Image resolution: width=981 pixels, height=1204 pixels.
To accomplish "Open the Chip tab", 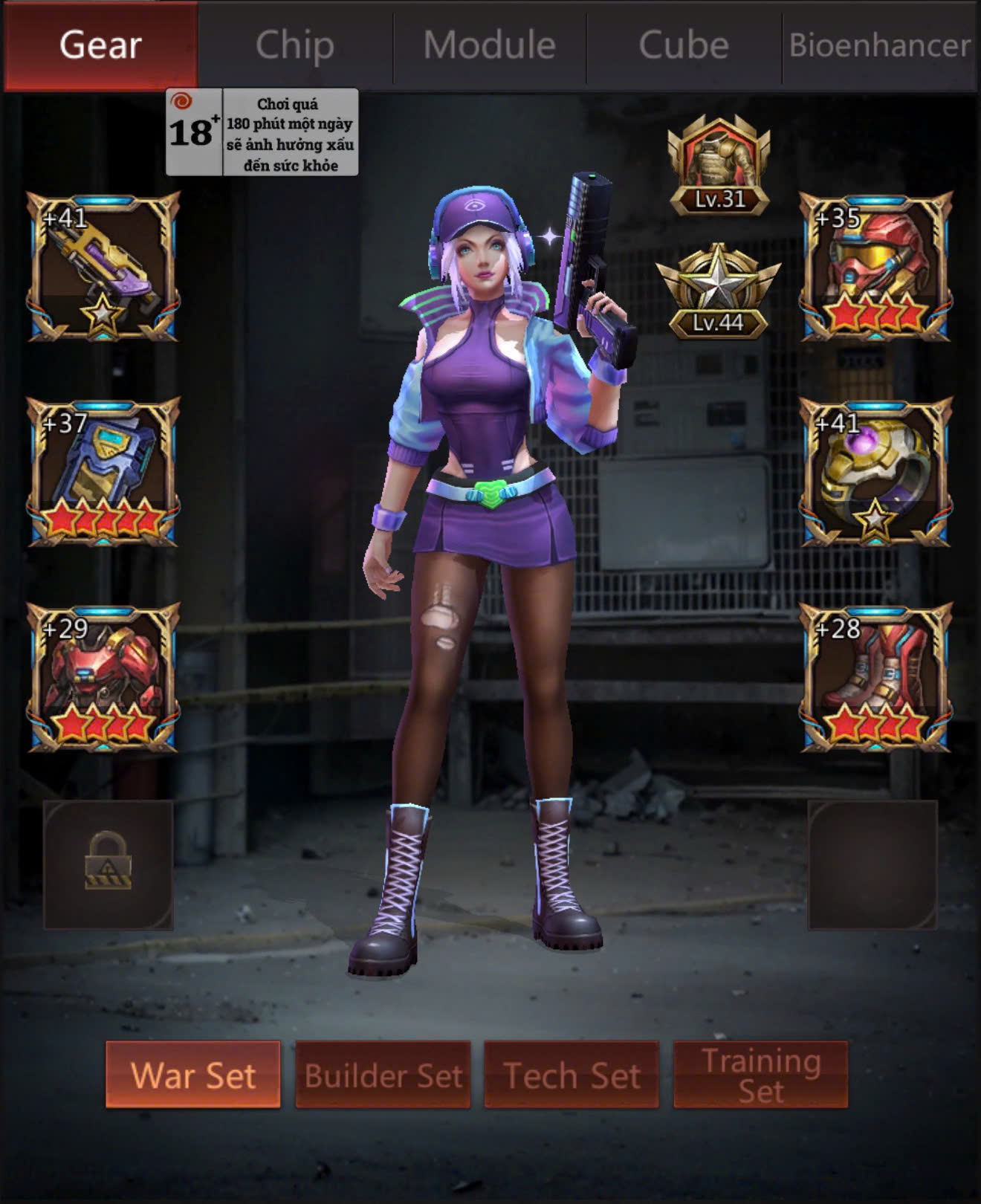I will pos(295,45).
